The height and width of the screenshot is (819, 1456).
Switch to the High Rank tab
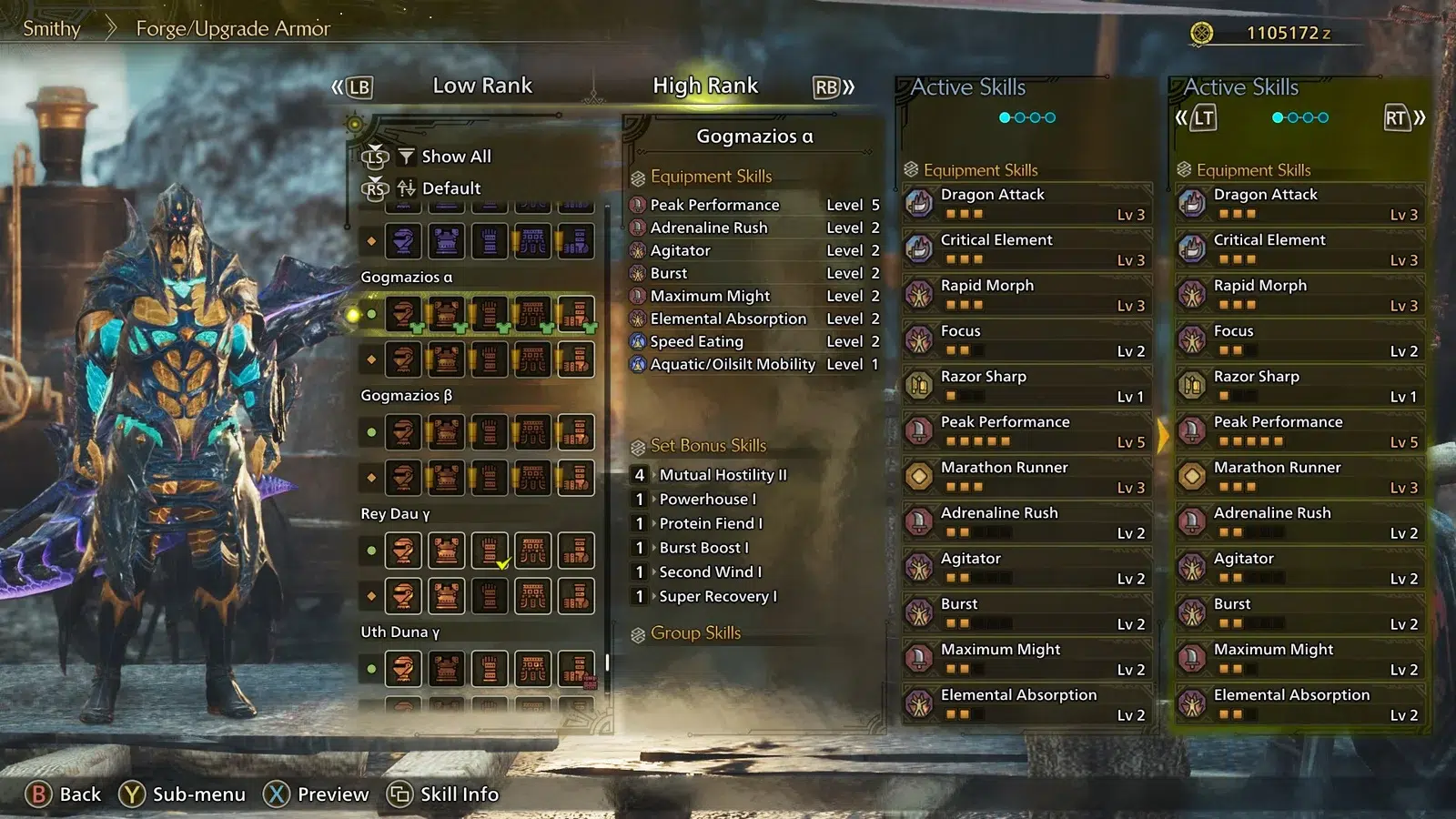click(704, 86)
